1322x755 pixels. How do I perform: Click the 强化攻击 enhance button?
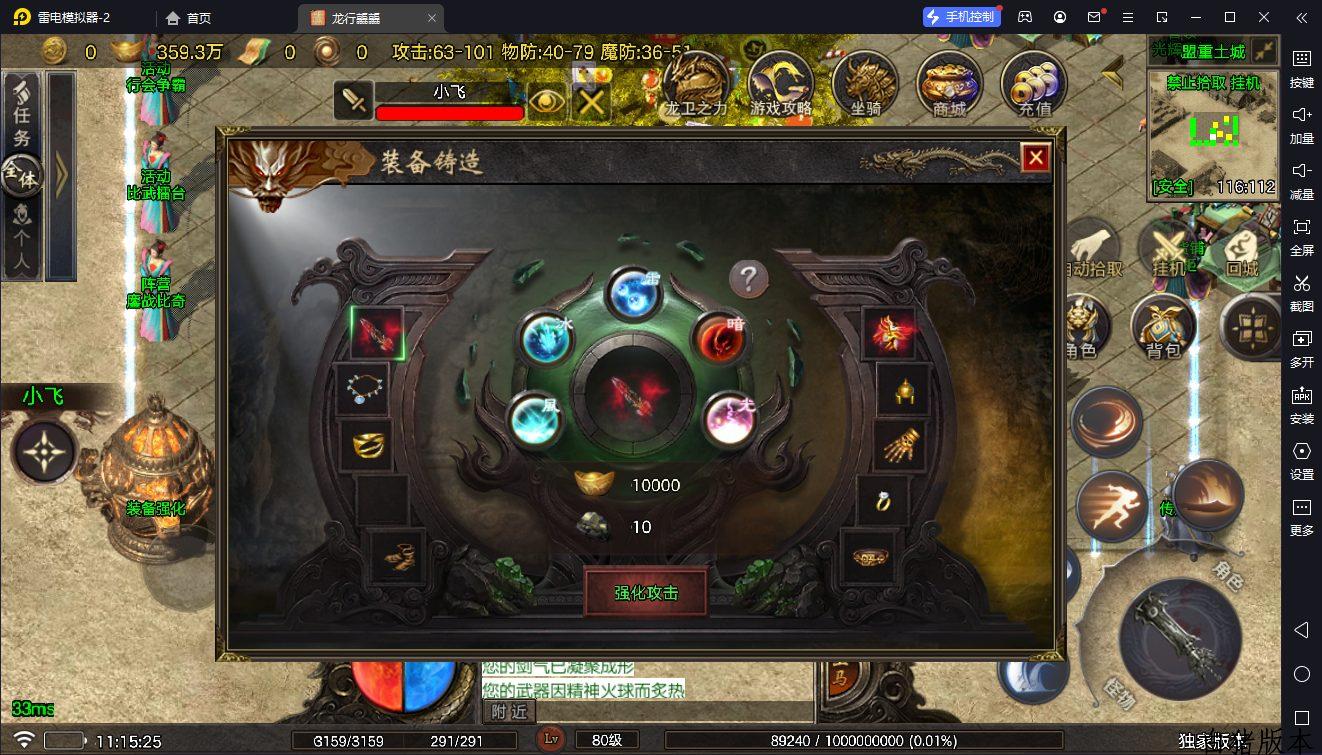click(646, 592)
